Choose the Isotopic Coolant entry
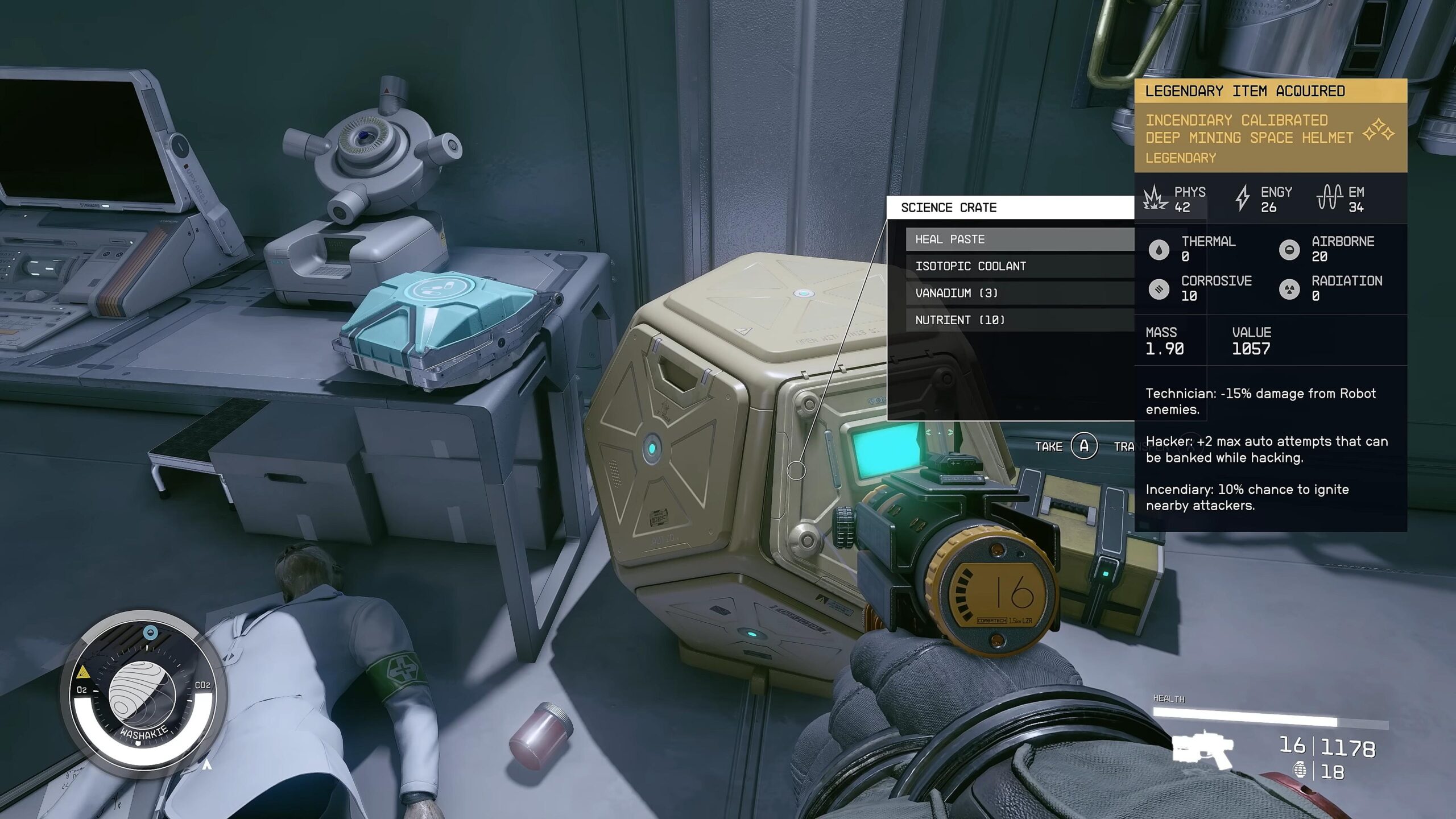This screenshot has width=1456, height=819. point(1019,266)
